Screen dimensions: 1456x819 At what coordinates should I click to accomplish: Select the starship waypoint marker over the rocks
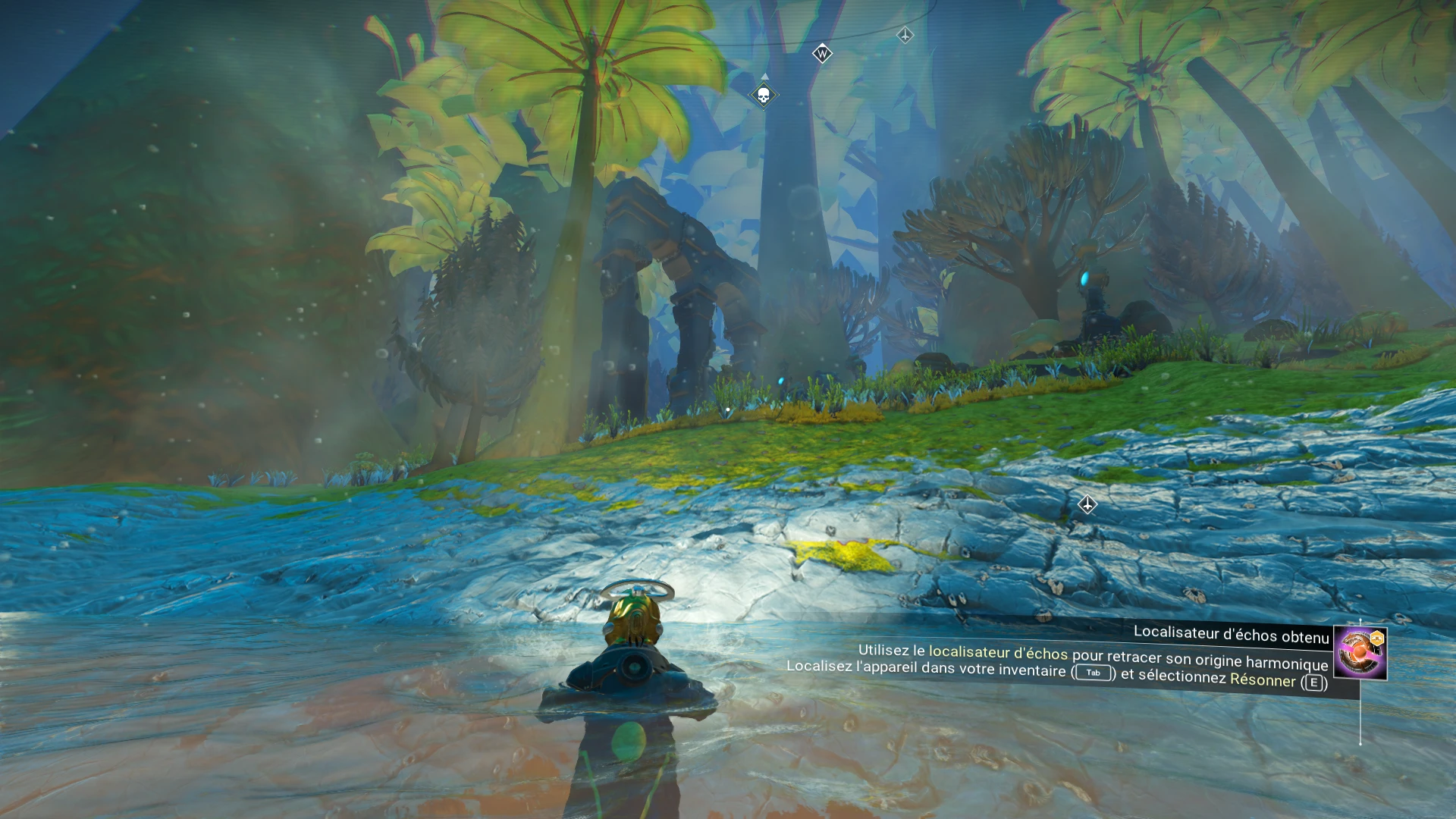[1087, 505]
